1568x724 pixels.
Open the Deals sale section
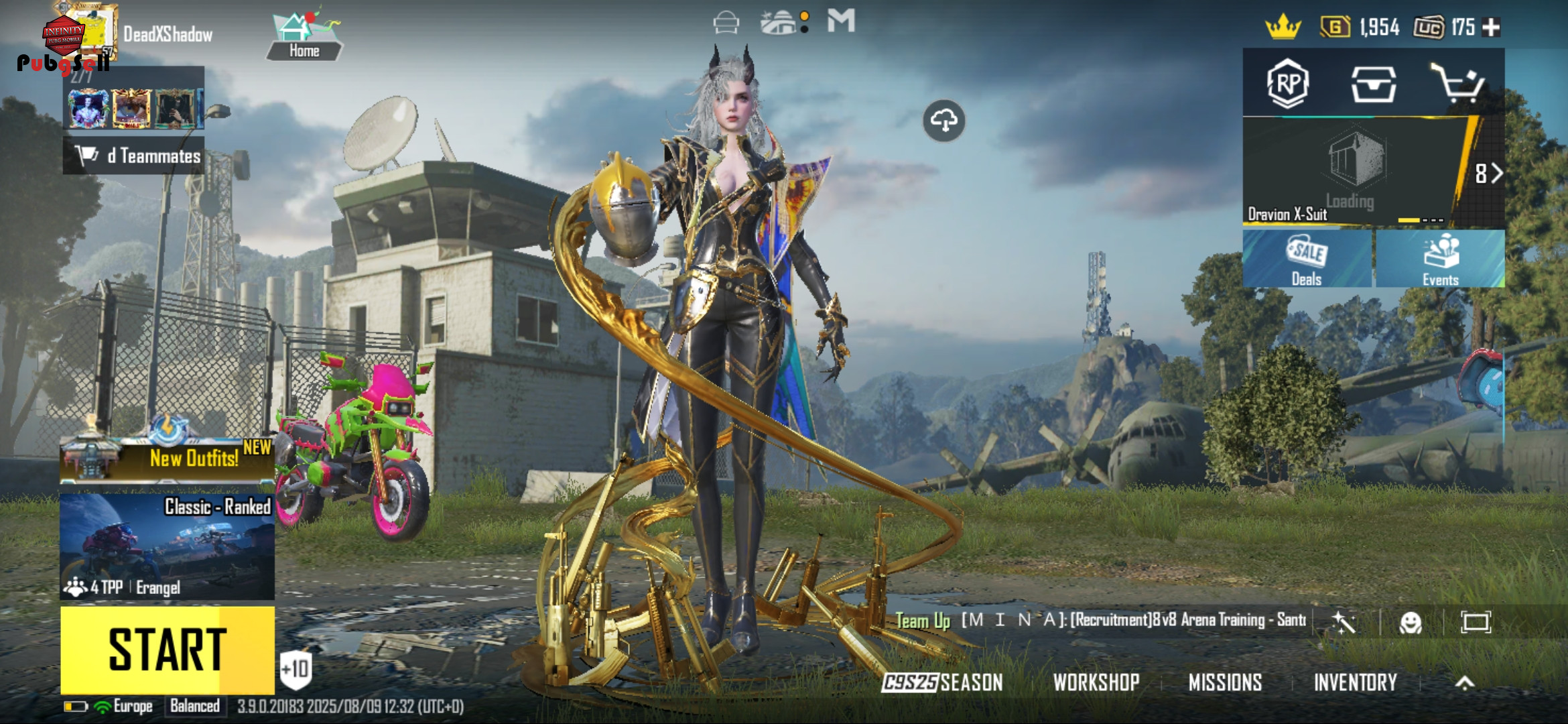point(1307,259)
